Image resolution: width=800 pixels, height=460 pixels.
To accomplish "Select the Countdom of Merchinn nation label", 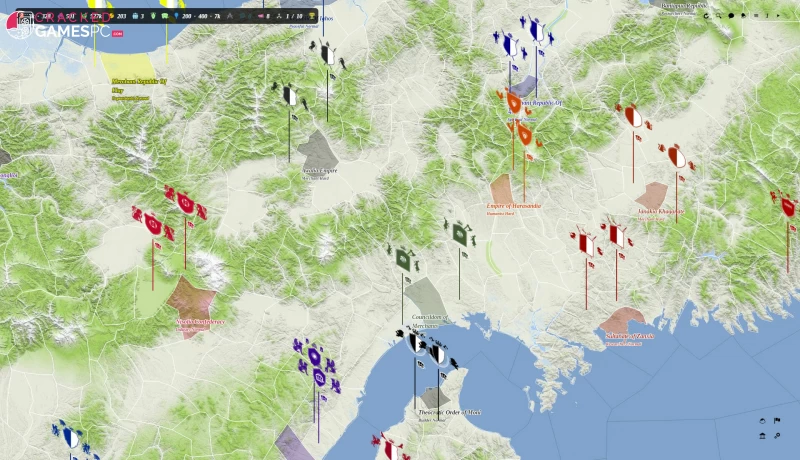I will 432,321.
